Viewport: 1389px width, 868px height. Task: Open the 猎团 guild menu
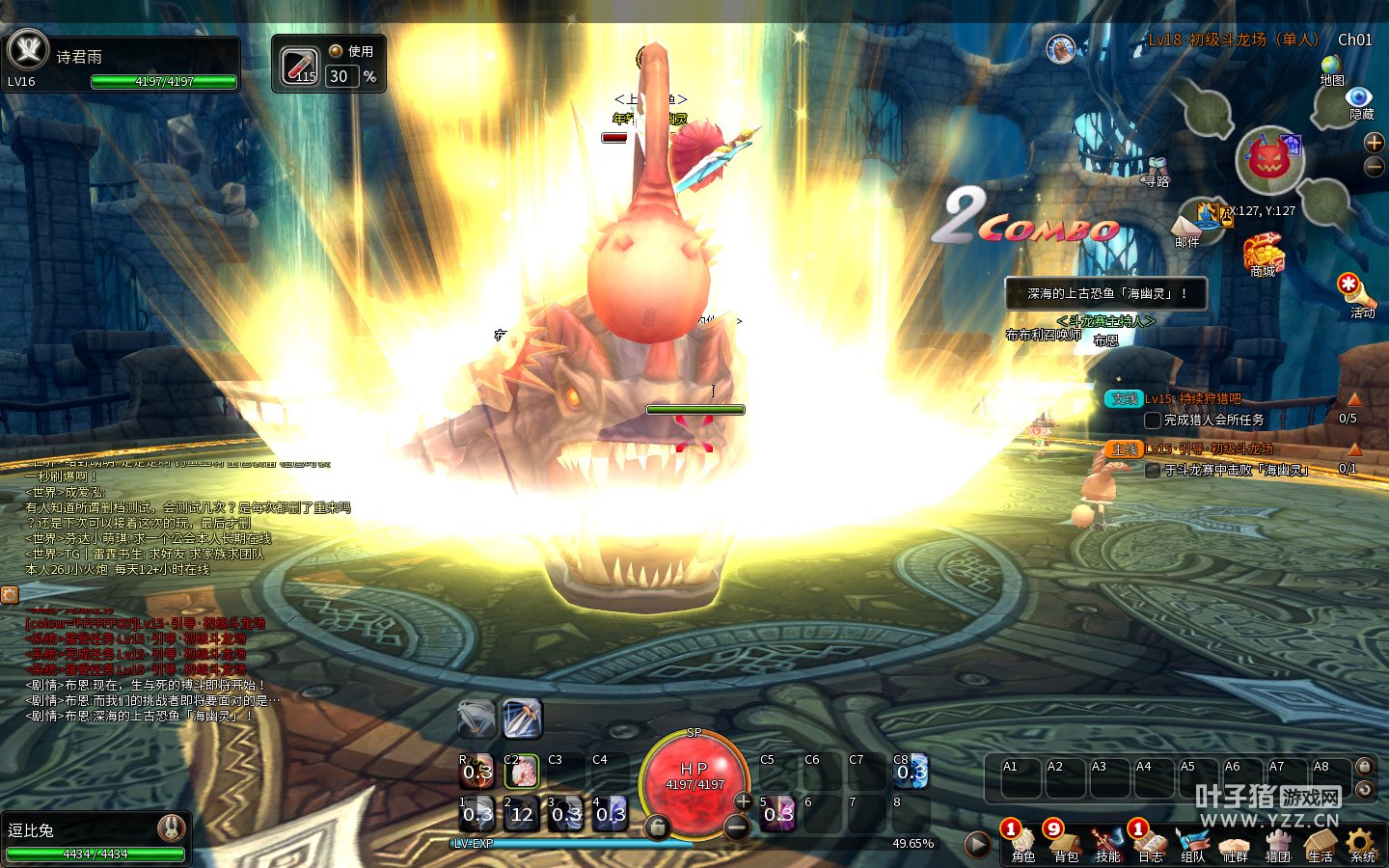pos(1278,843)
